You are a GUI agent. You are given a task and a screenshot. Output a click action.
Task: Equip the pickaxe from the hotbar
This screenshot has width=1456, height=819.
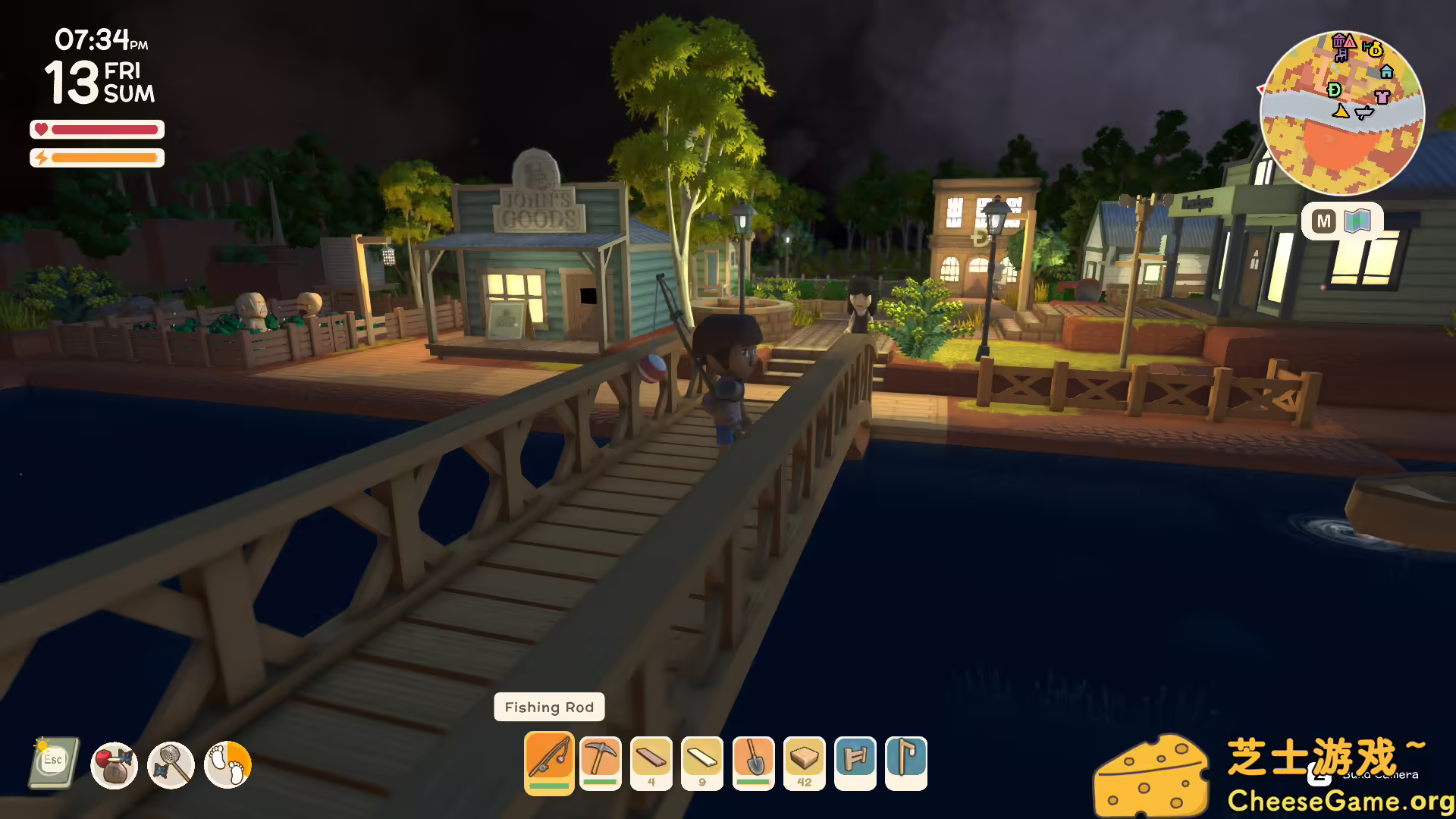tap(601, 761)
